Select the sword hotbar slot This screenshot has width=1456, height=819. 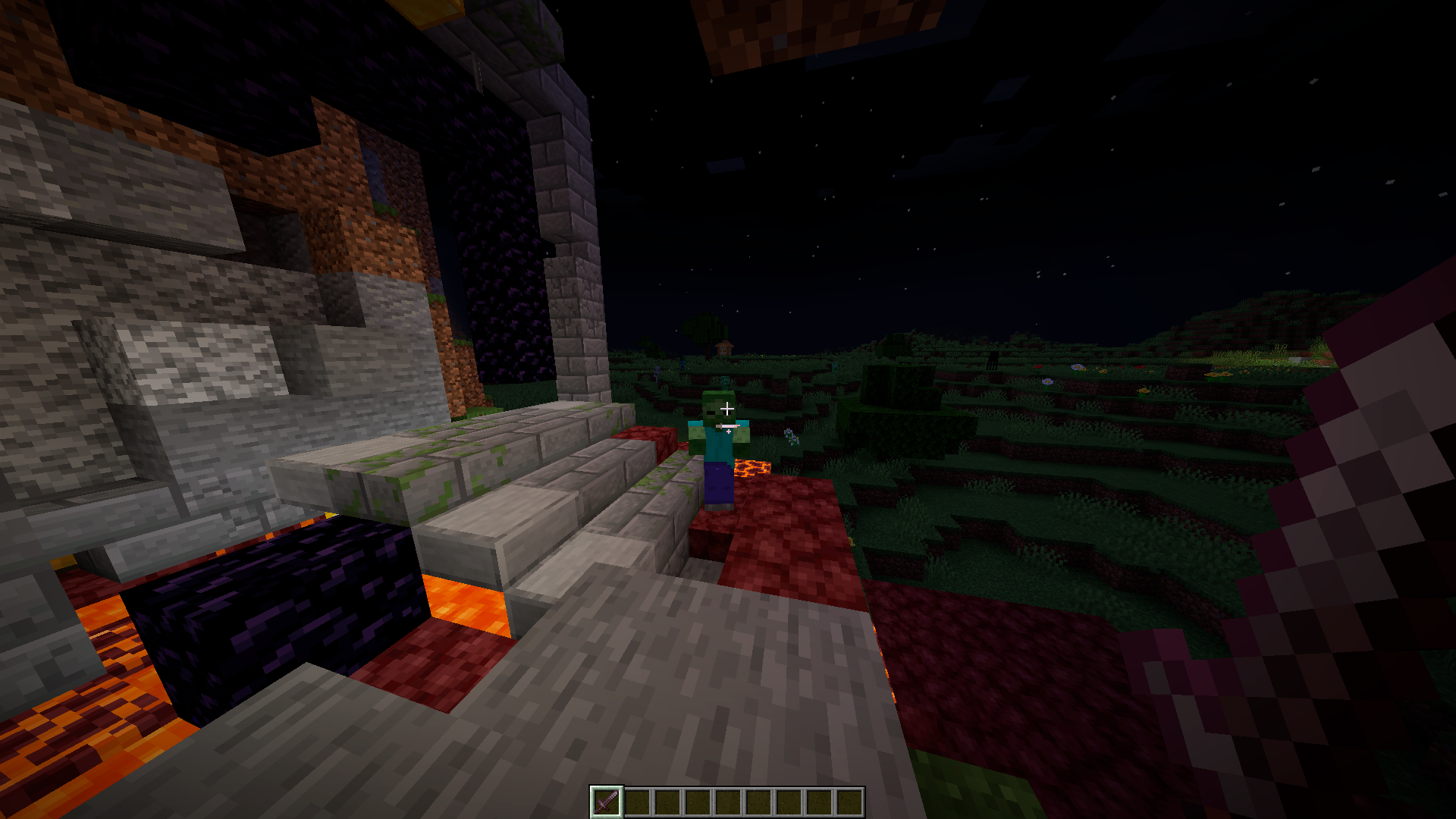point(606,802)
